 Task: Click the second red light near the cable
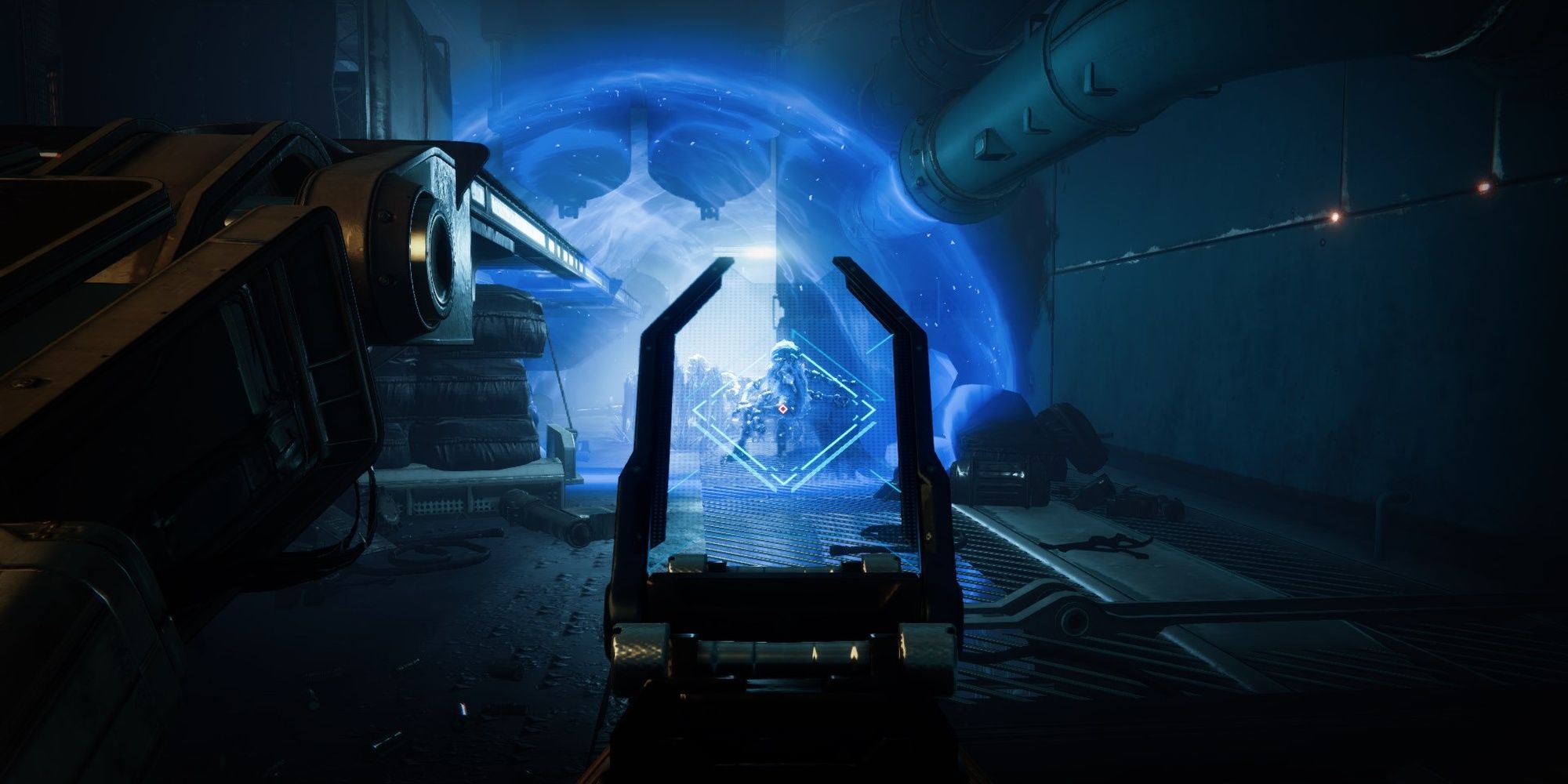click(1334, 219)
